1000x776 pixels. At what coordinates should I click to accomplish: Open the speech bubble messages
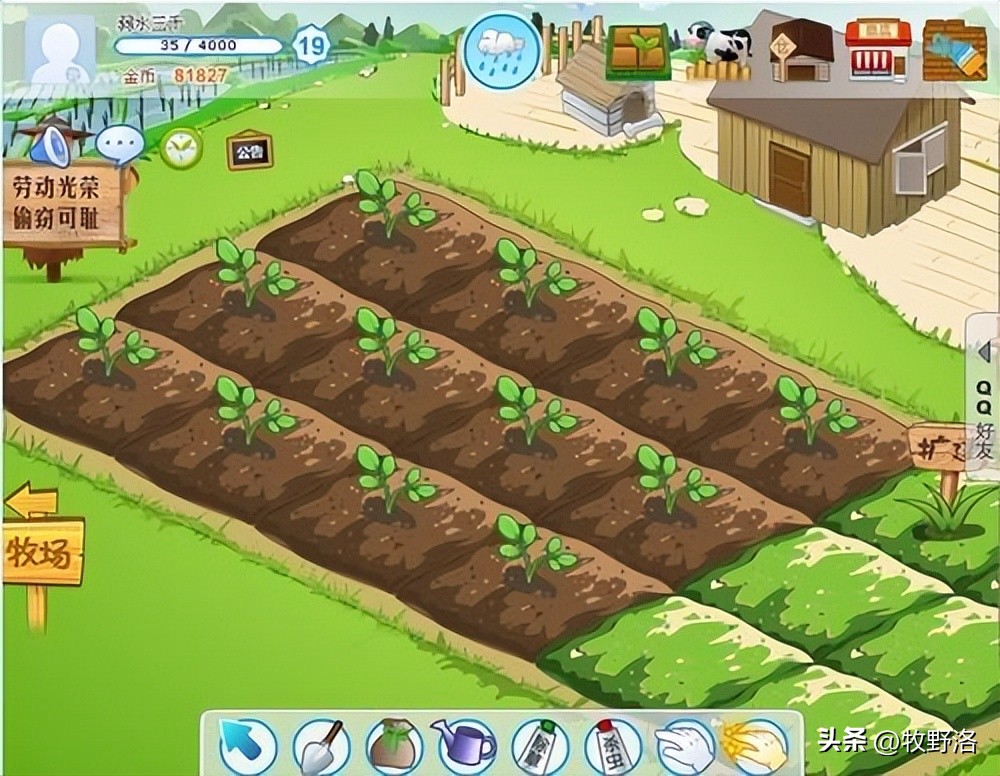(120, 146)
